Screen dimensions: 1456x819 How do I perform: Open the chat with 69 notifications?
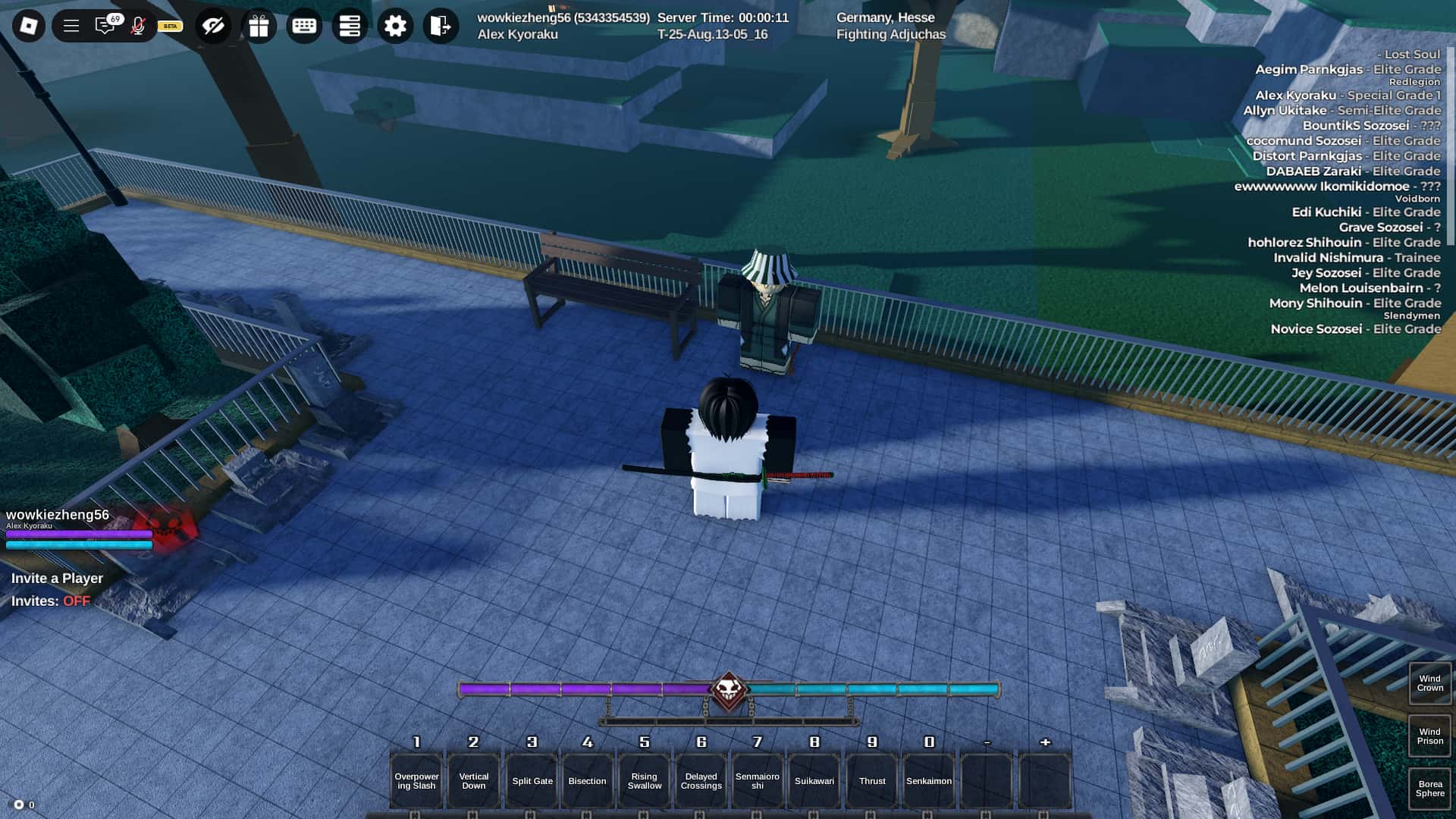pos(105,25)
